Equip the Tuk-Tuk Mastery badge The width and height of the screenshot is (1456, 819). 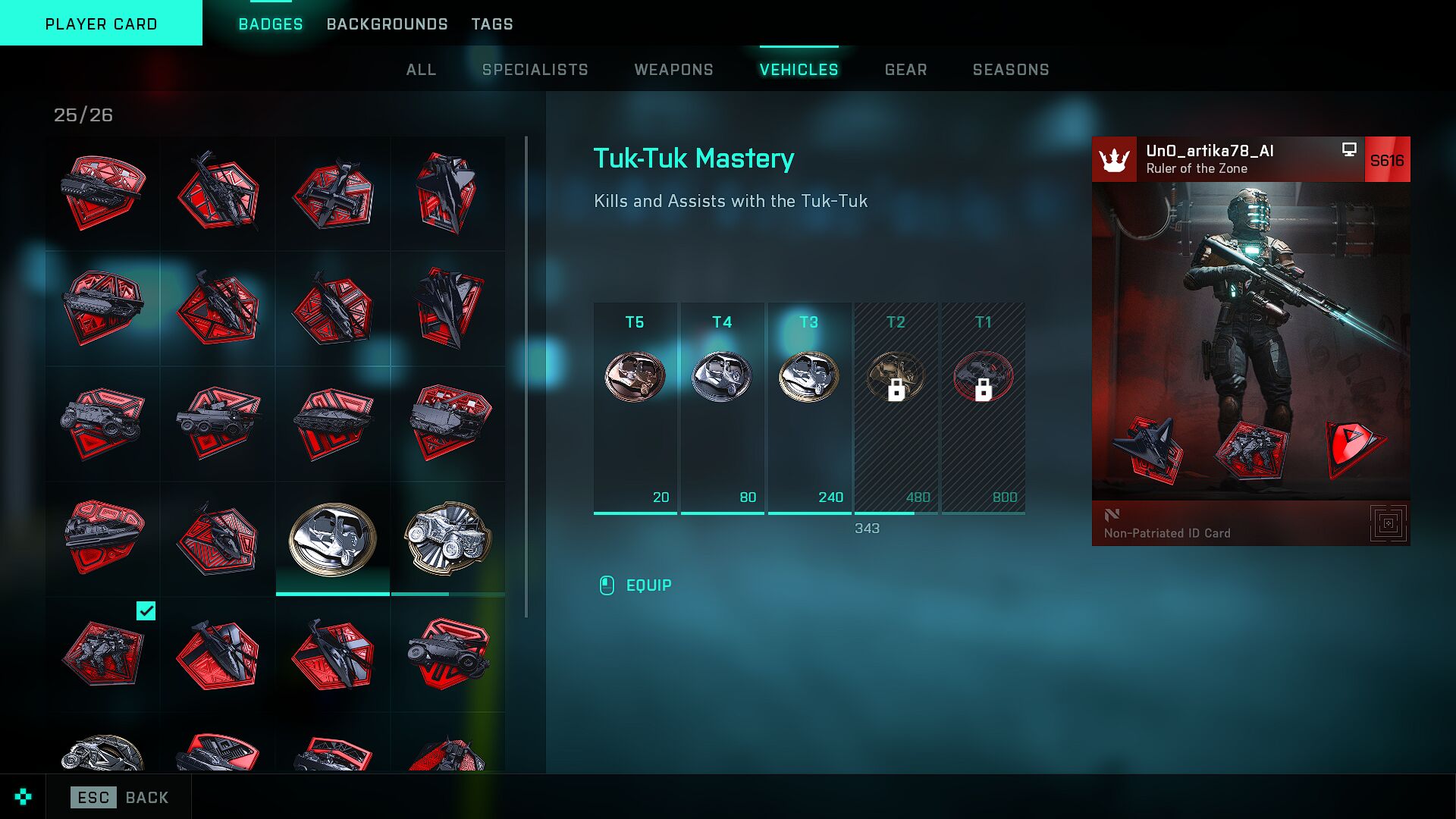pyautogui.click(x=648, y=585)
